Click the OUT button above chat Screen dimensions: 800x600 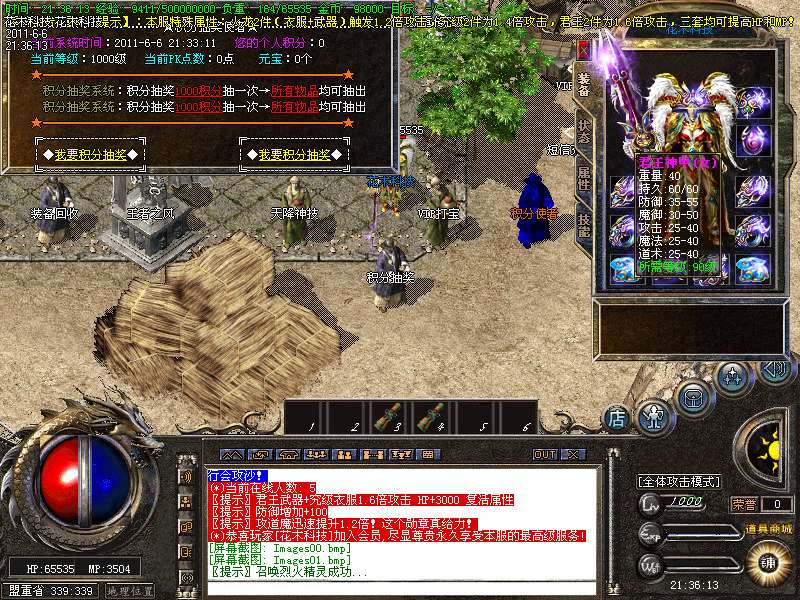coord(544,454)
